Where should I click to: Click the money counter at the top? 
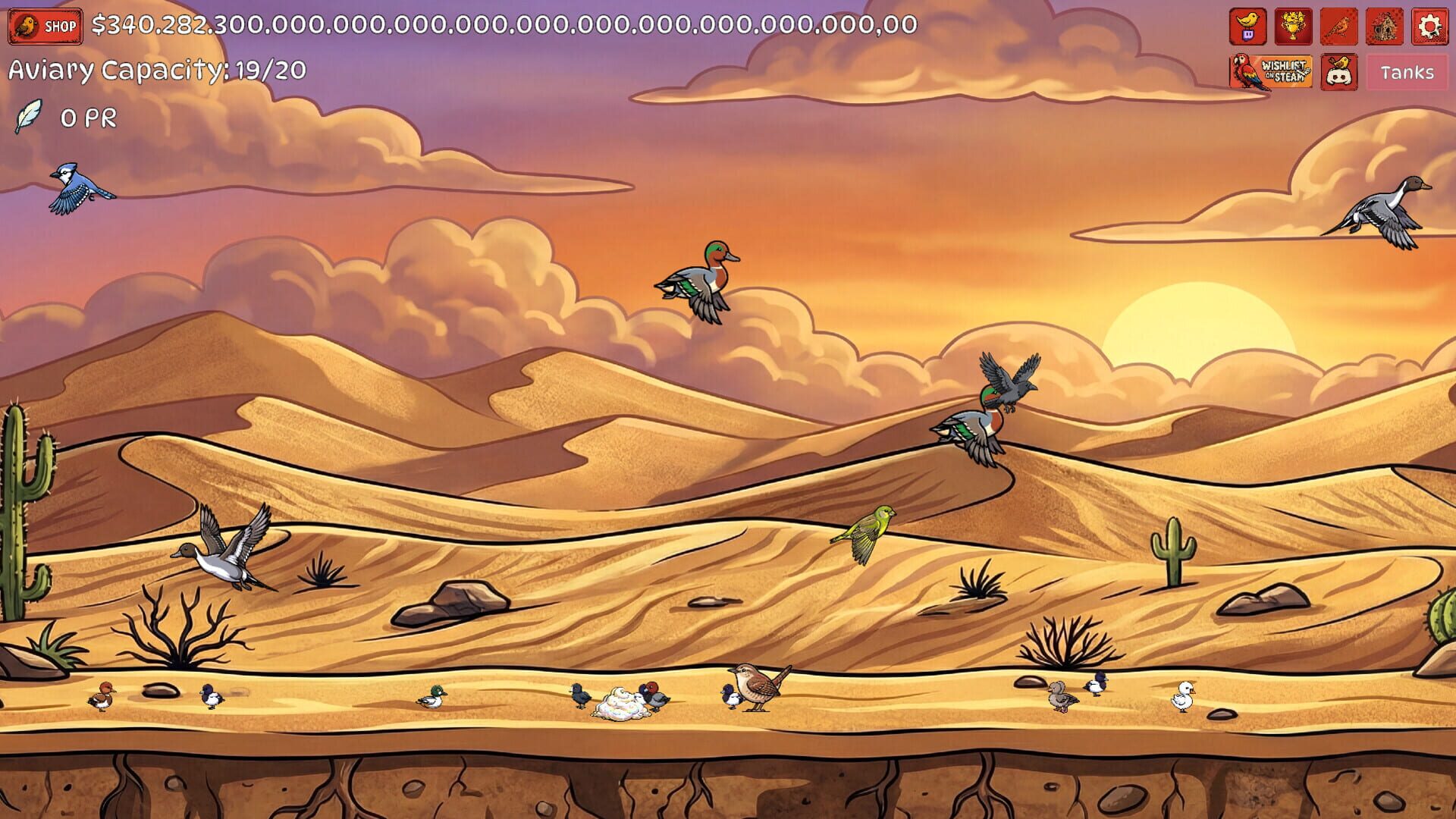500,26
